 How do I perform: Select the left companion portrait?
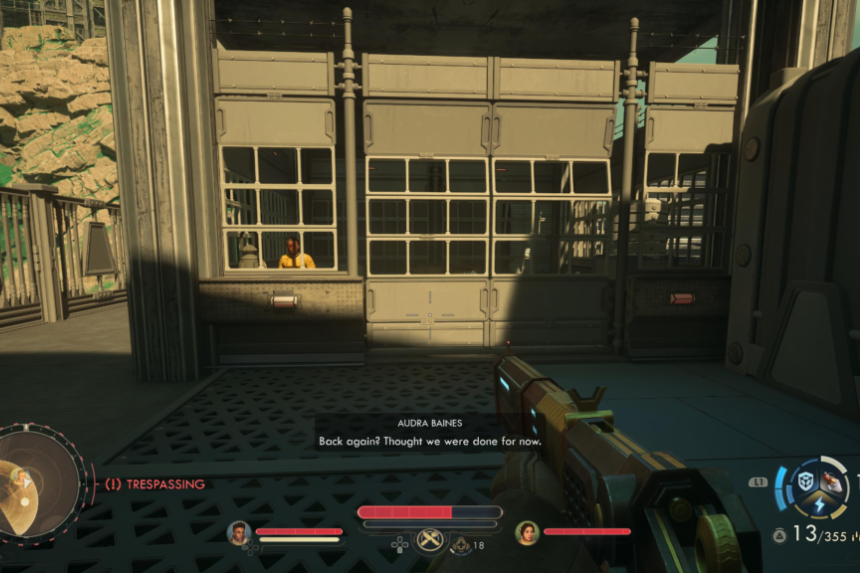point(238,532)
